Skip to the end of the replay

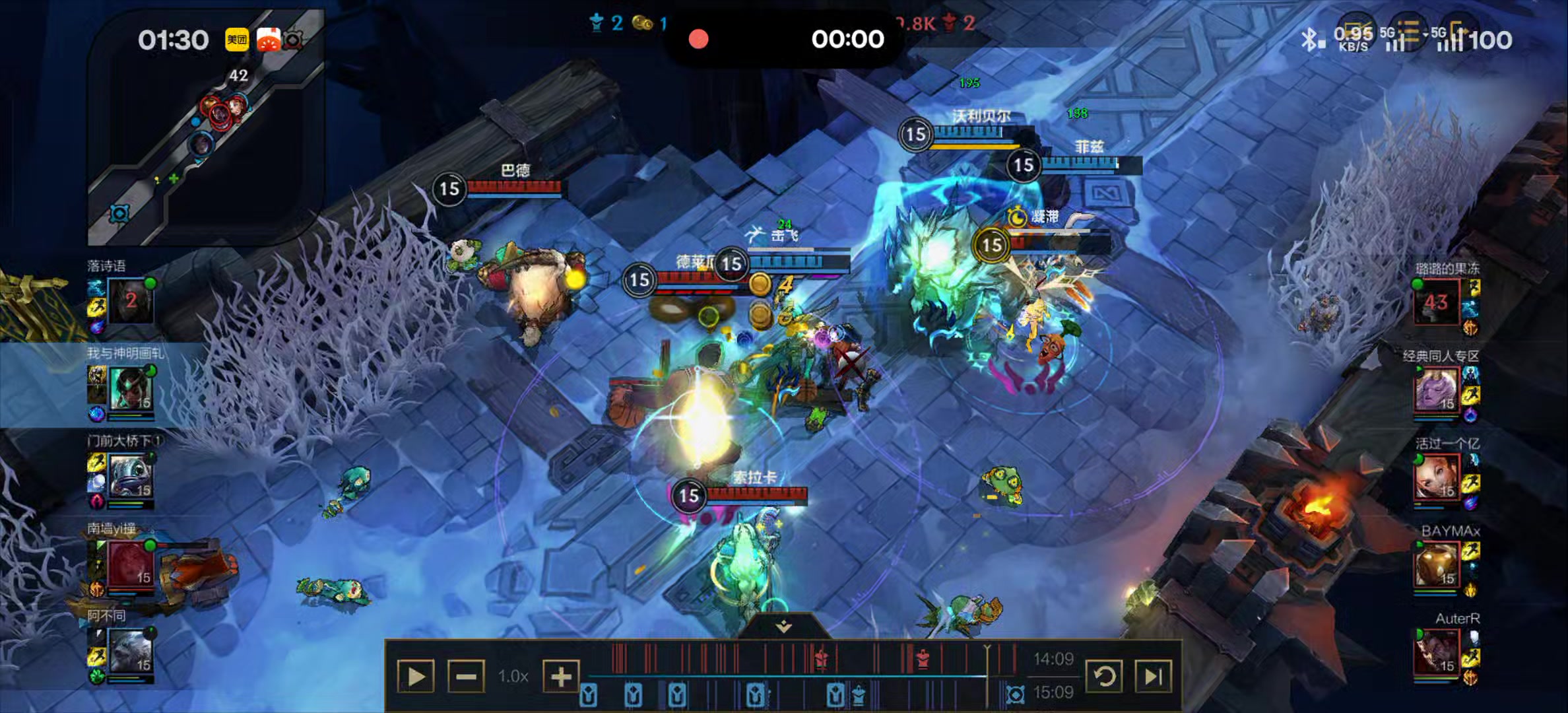[x=1153, y=677]
